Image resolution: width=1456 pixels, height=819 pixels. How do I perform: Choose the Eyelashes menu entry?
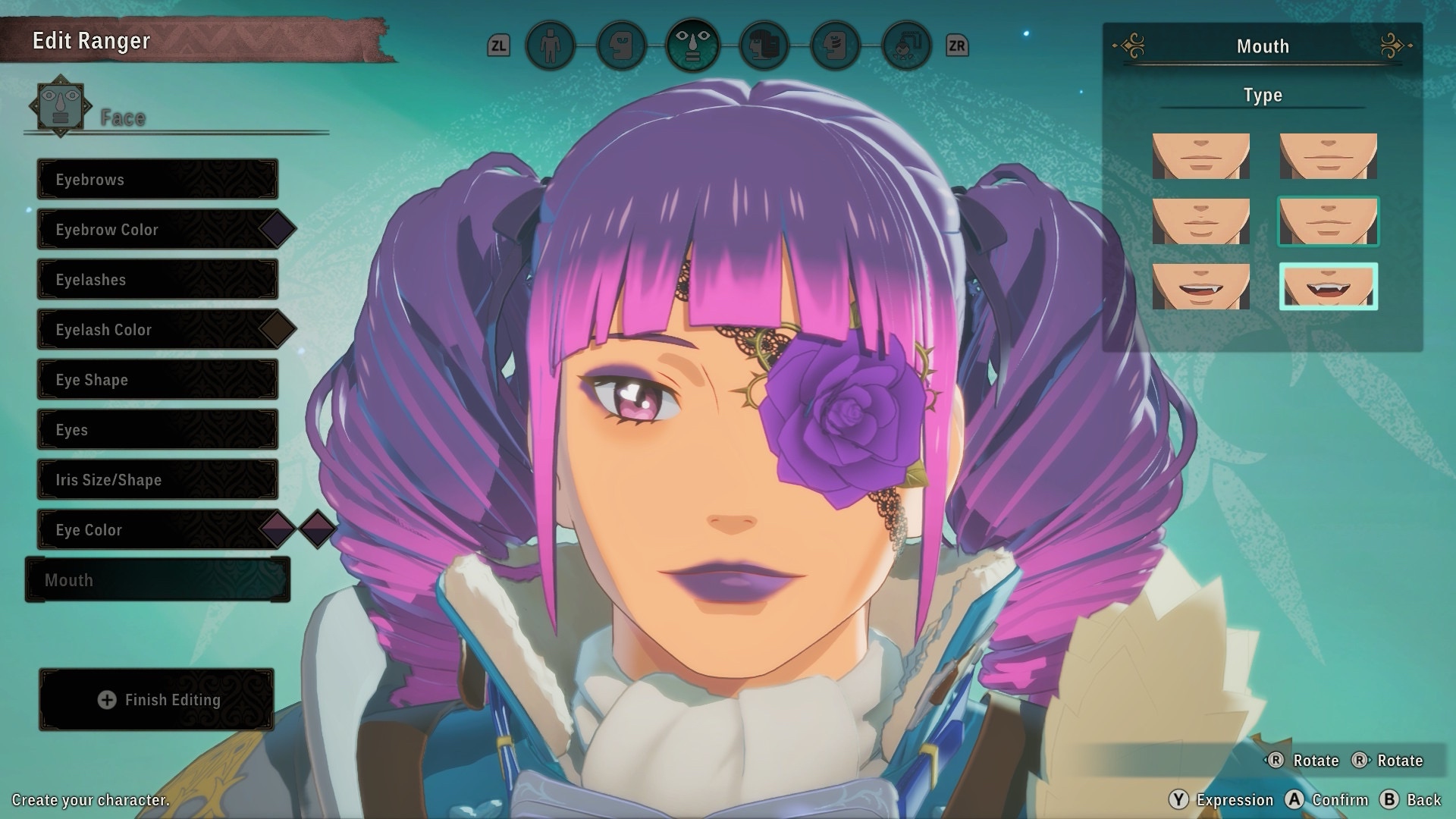tap(158, 280)
